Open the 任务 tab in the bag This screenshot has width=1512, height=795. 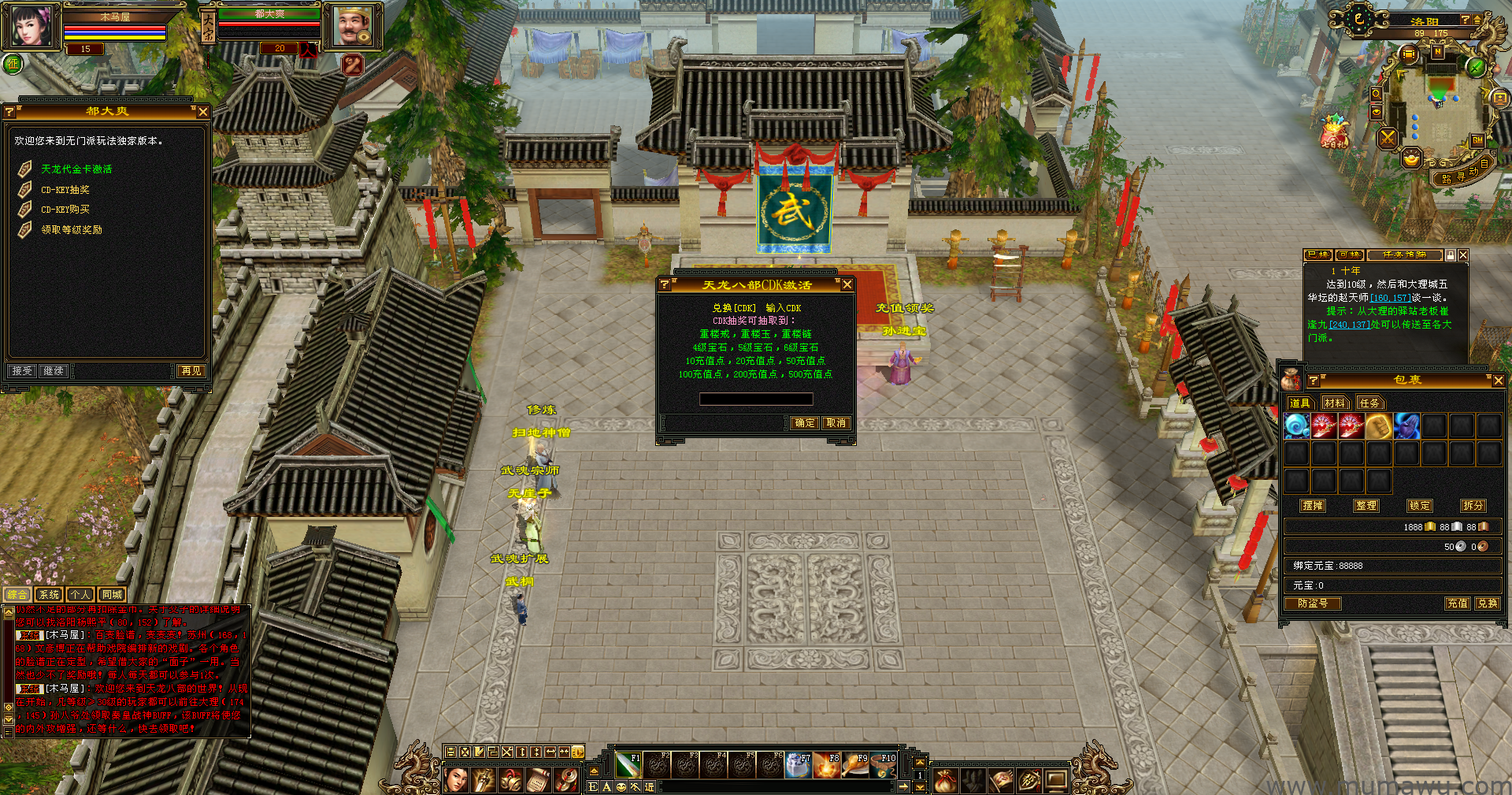click(x=1369, y=403)
